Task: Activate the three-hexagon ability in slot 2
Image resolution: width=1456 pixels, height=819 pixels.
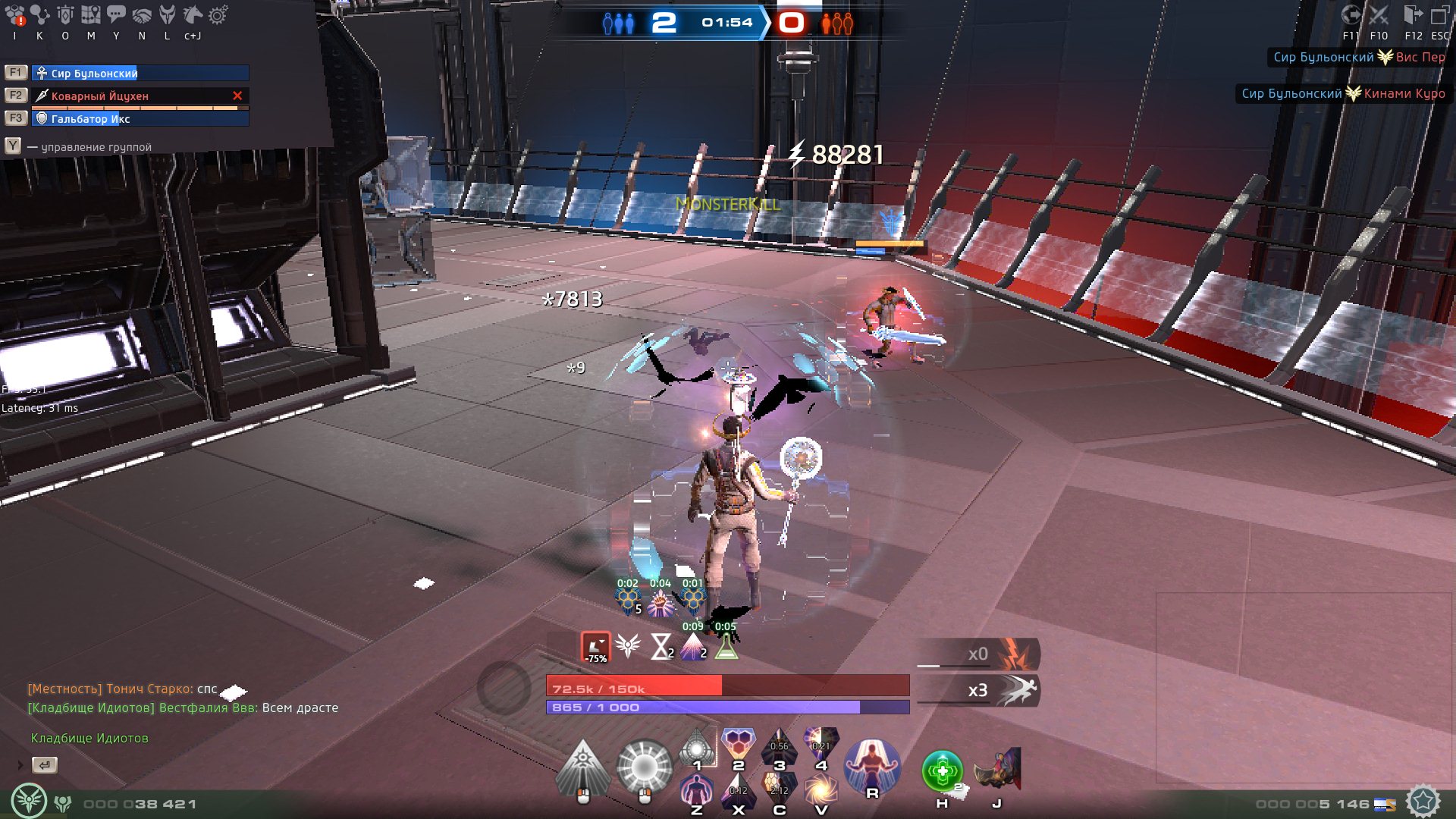Action: pos(738,745)
